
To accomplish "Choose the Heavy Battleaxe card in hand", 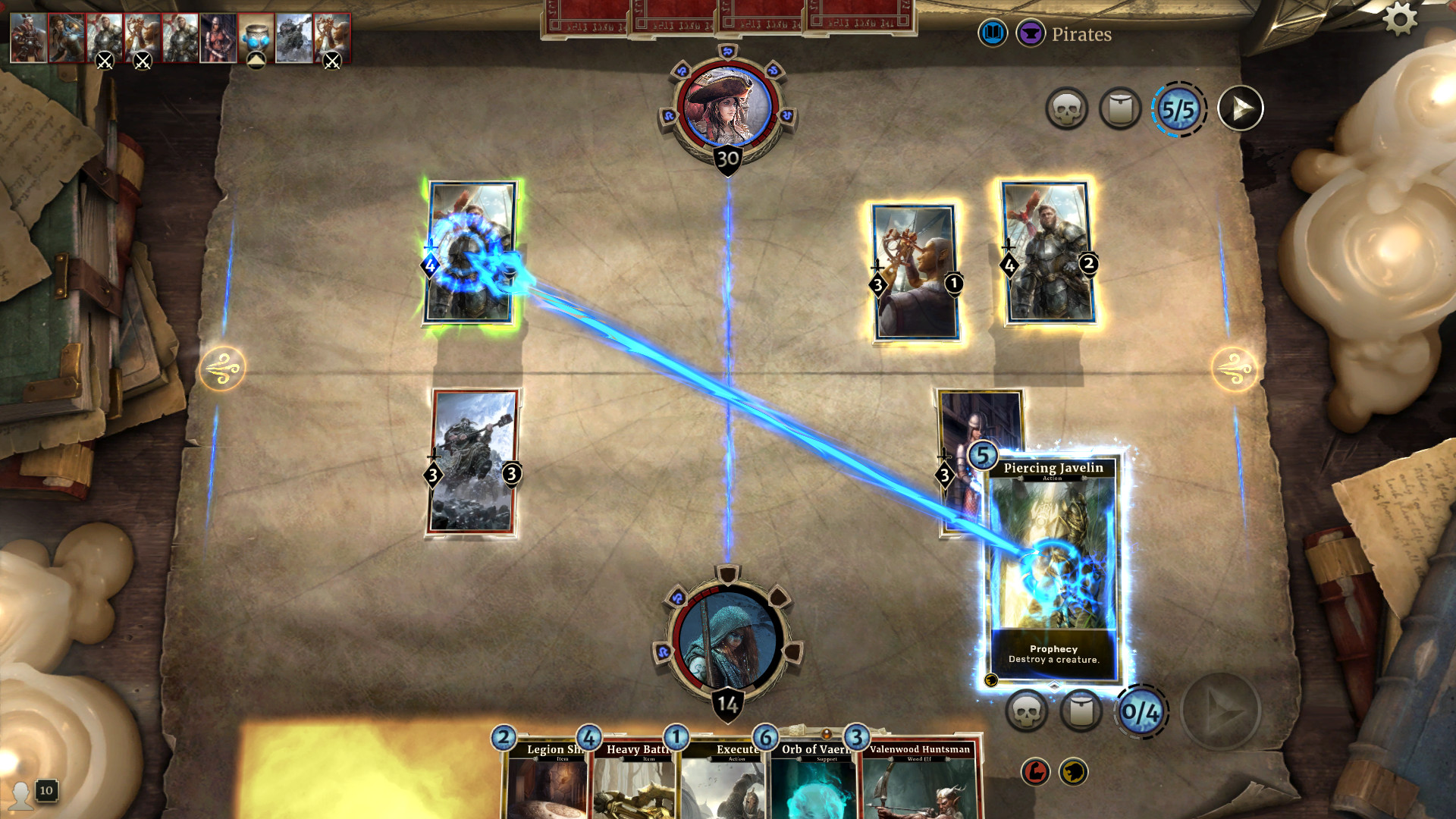I will pyautogui.click(x=633, y=781).
